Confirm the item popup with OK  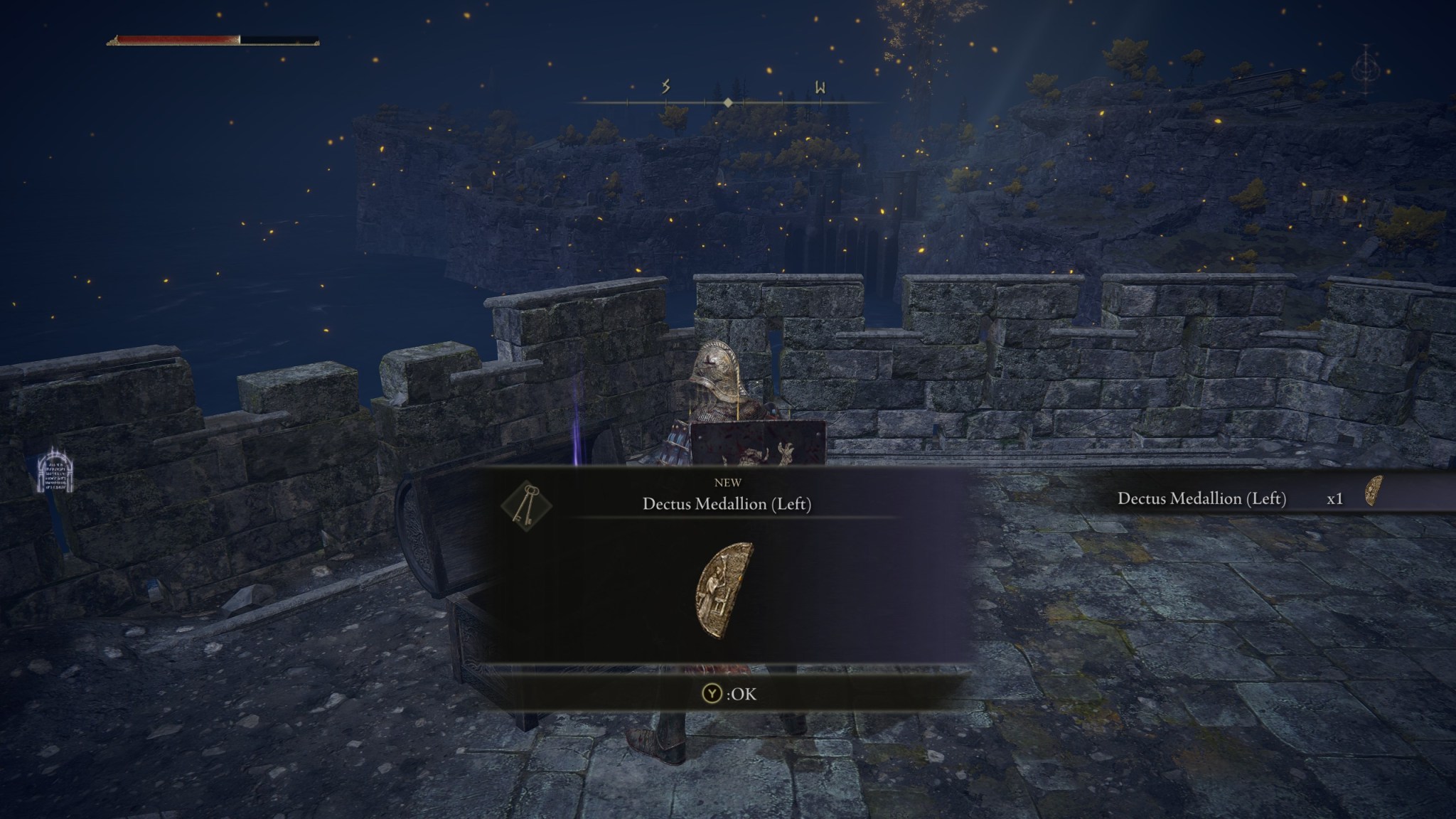tap(729, 693)
